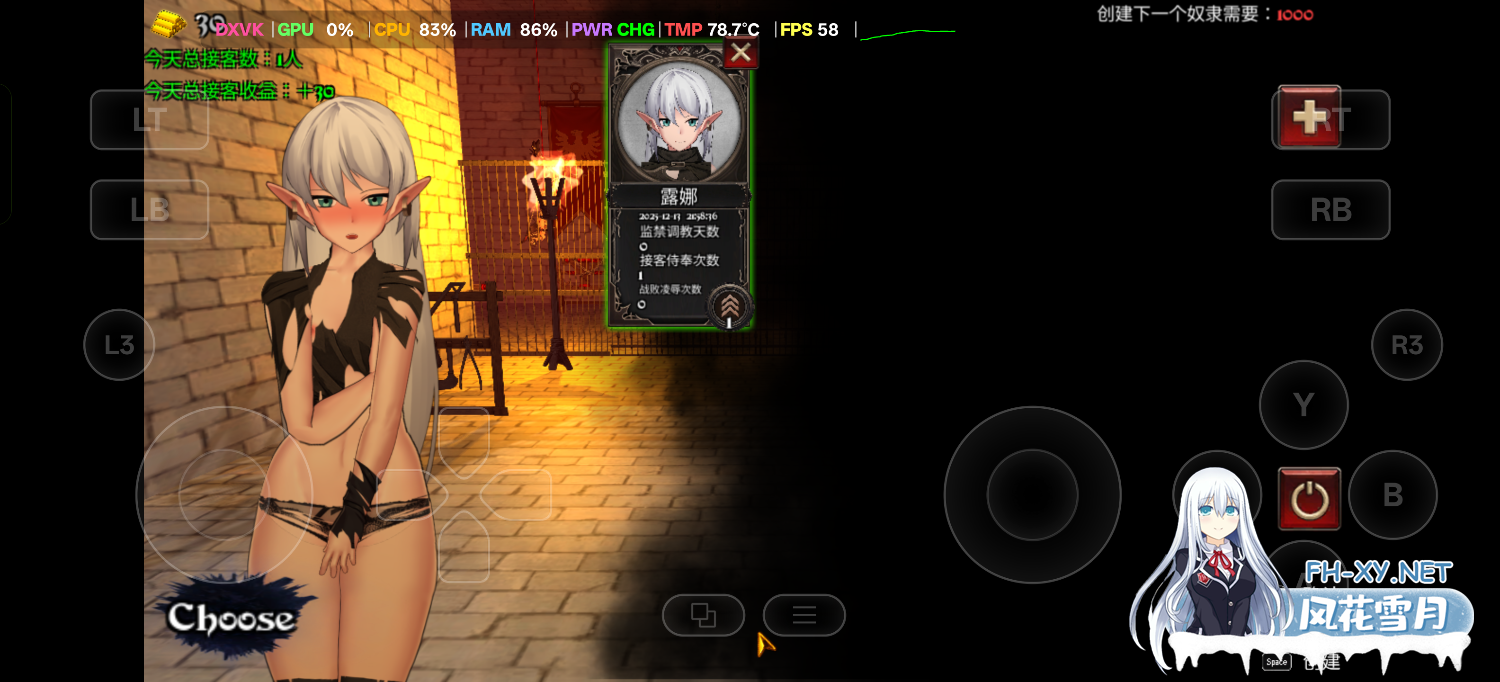Open the overlay's three-line menu button
Image resolution: width=1500 pixels, height=682 pixels.
pos(804,615)
